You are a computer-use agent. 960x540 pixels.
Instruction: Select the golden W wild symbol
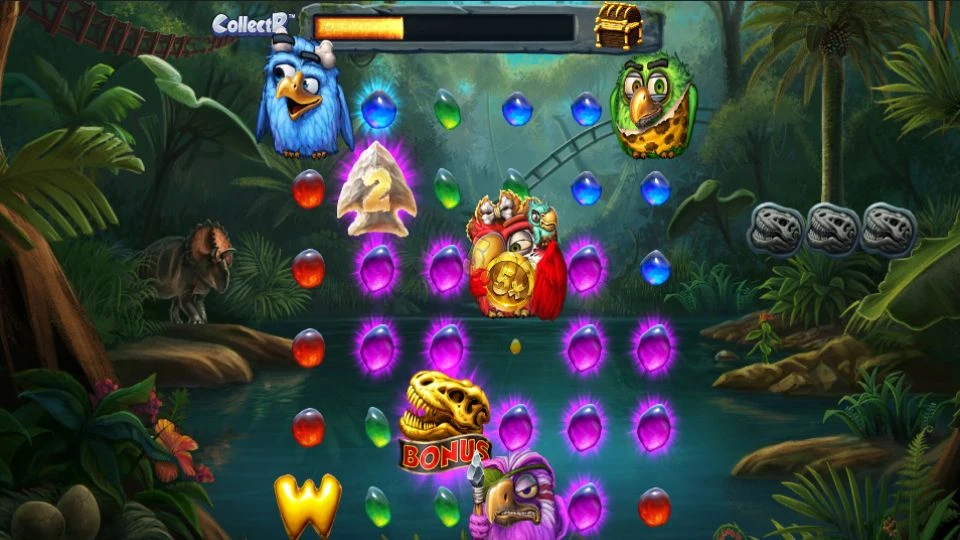(307, 503)
